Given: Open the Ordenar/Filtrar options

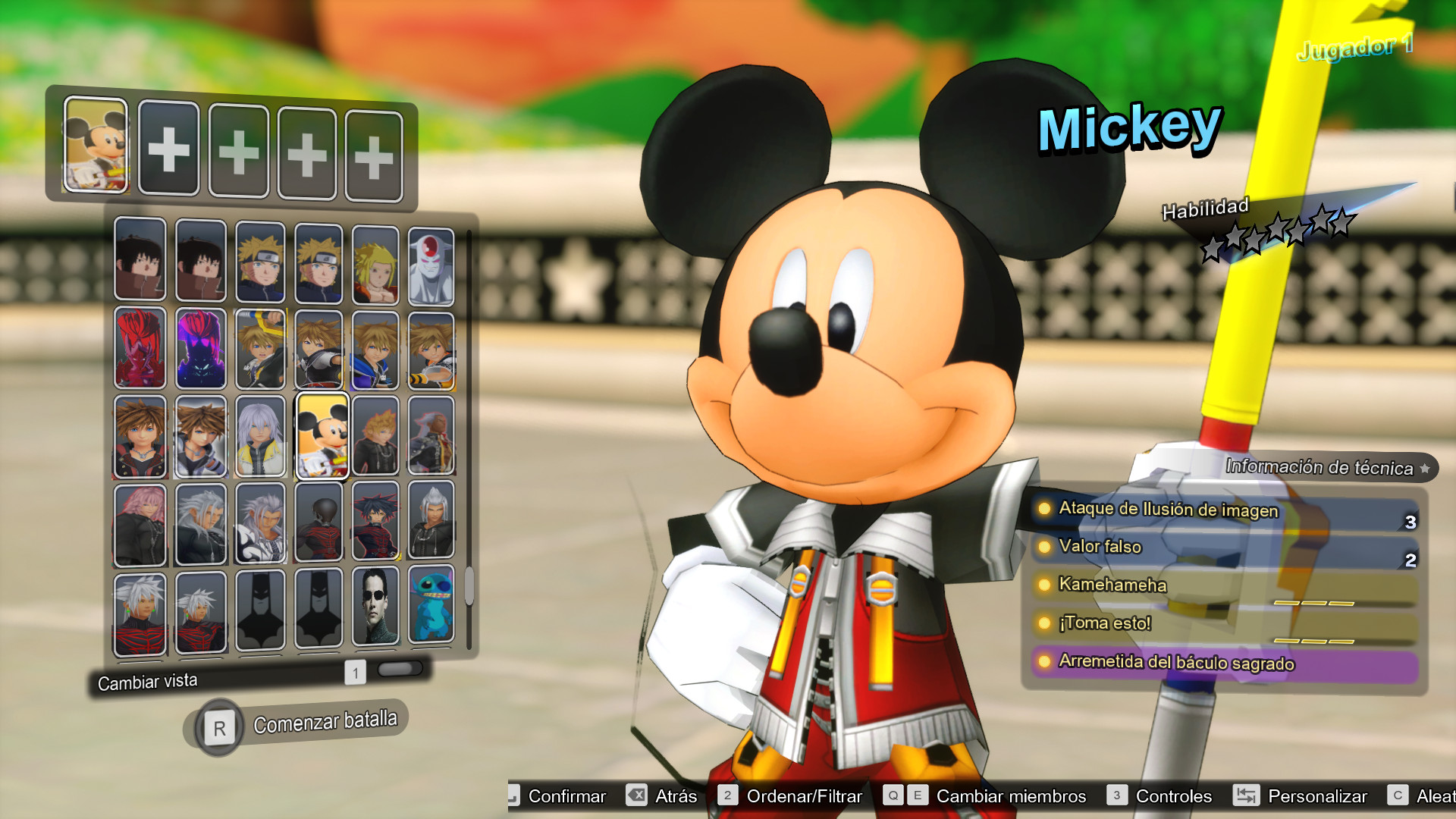Looking at the screenshot, I should coord(803,796).
